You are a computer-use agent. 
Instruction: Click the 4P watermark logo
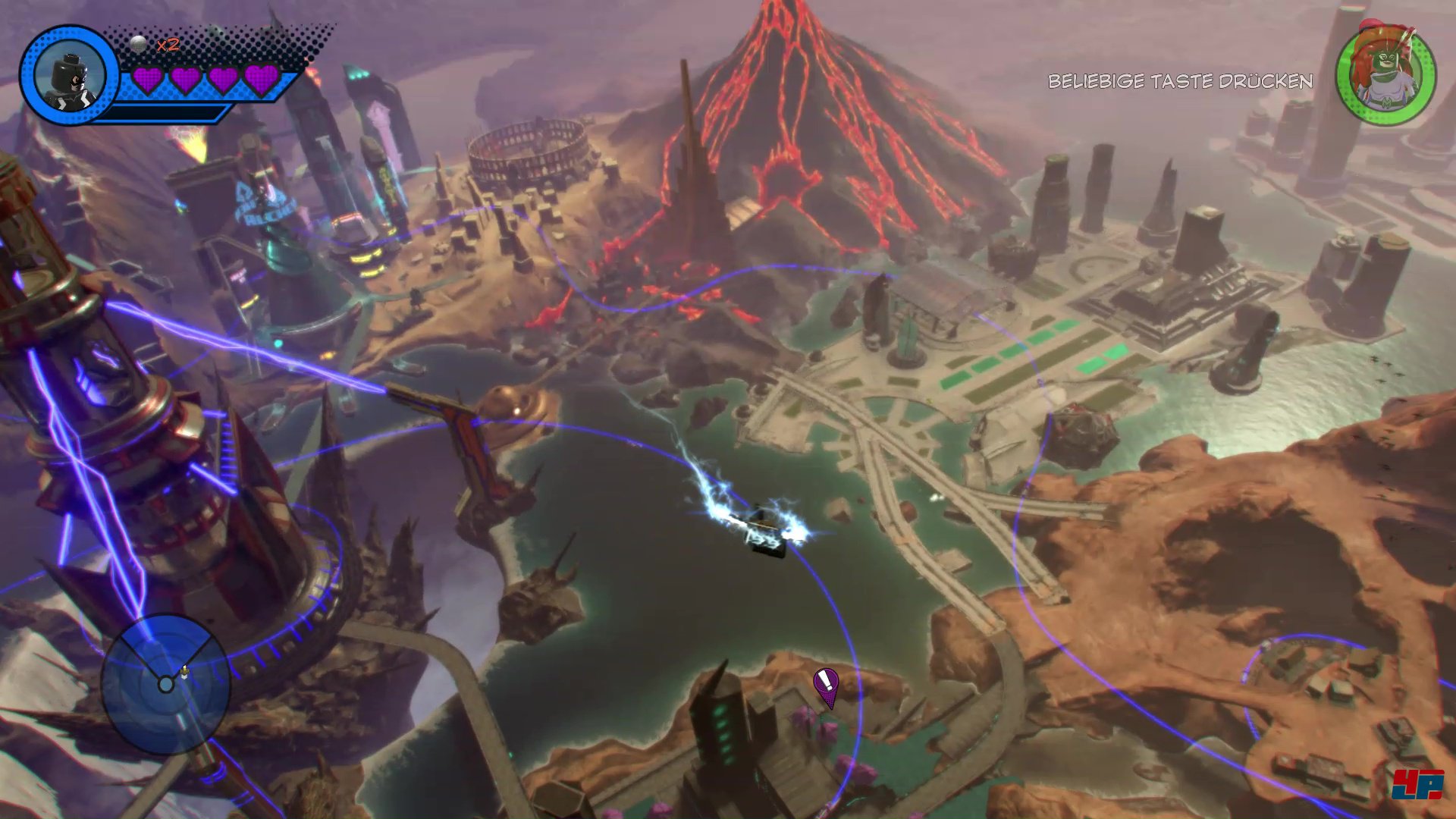[x=1417, y=784]
